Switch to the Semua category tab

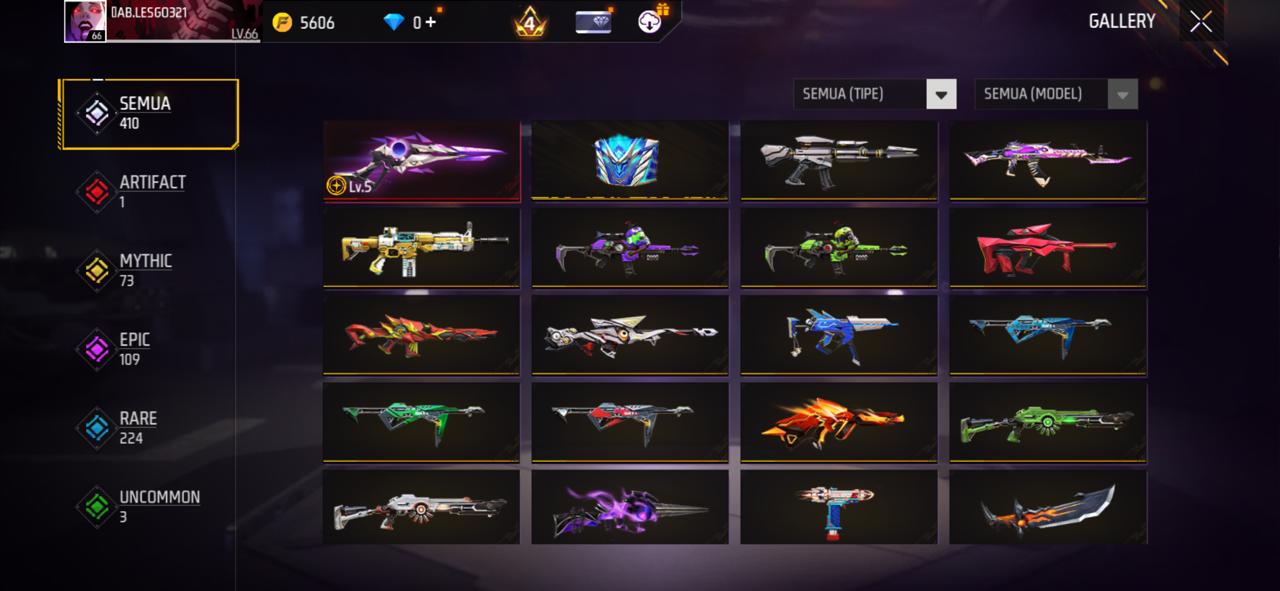(x=148, y=114)
